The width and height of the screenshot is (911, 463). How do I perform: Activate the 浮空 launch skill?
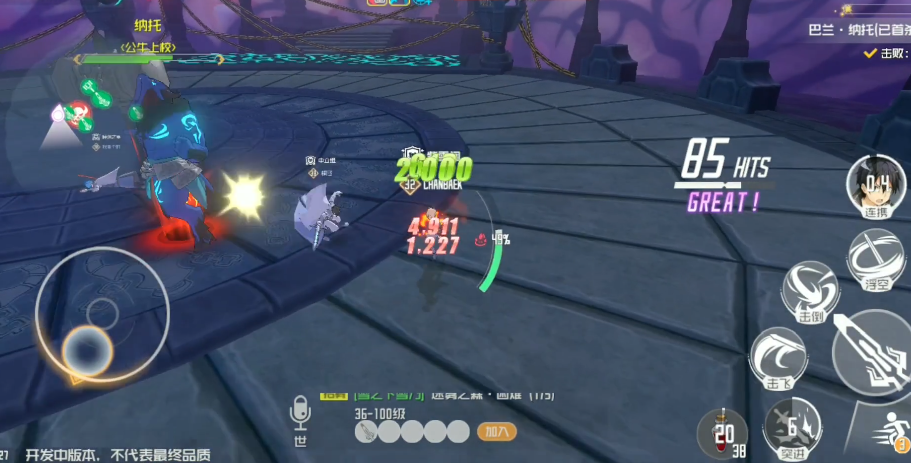click(x=874, y=259)
